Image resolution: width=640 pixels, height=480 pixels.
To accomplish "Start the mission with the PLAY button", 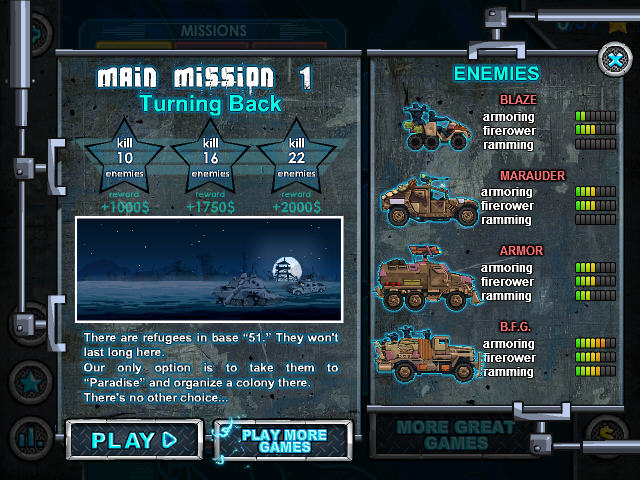I will pyautogui.click(x=133, y=439).
